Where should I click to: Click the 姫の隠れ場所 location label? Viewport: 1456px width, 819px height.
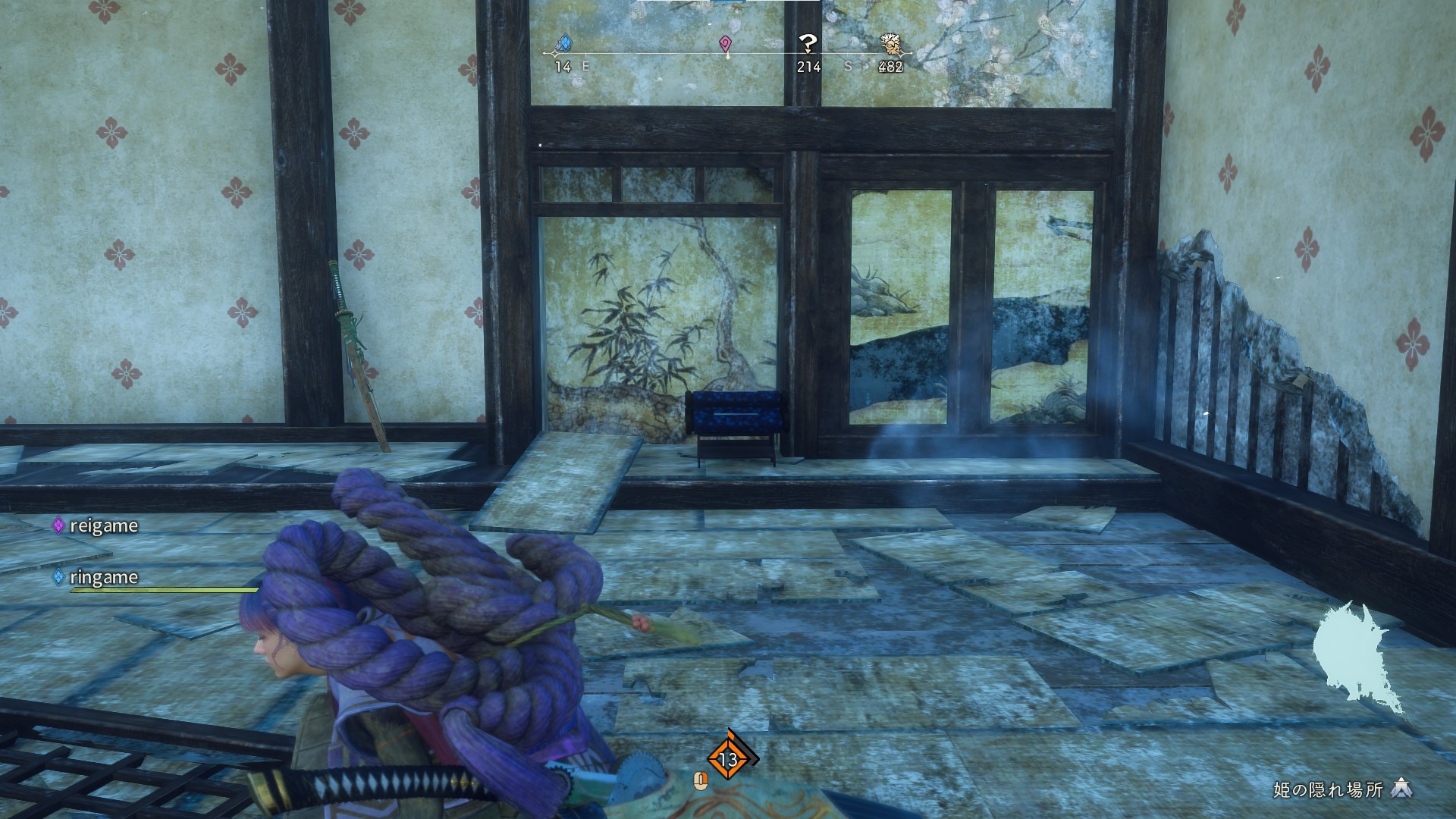1328,790
